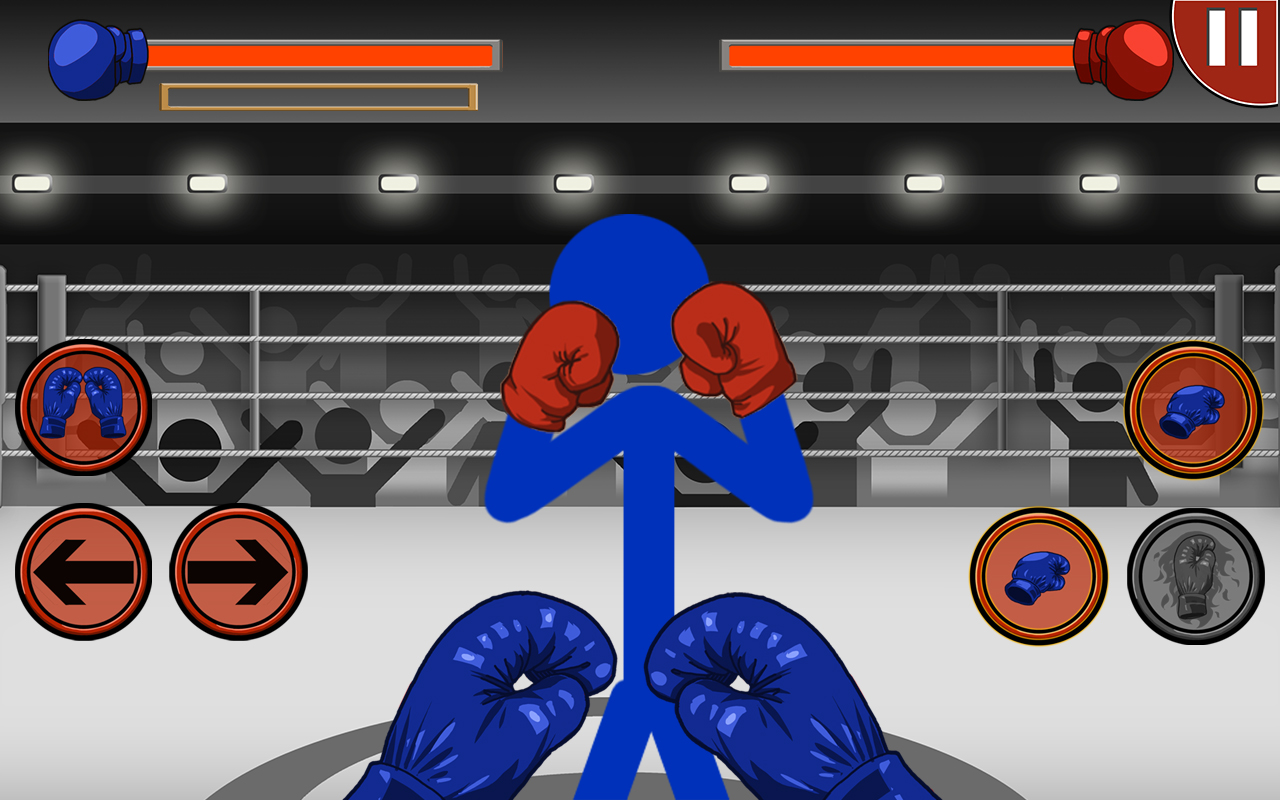Click the opponent's orange health bar

click(900, 52)
